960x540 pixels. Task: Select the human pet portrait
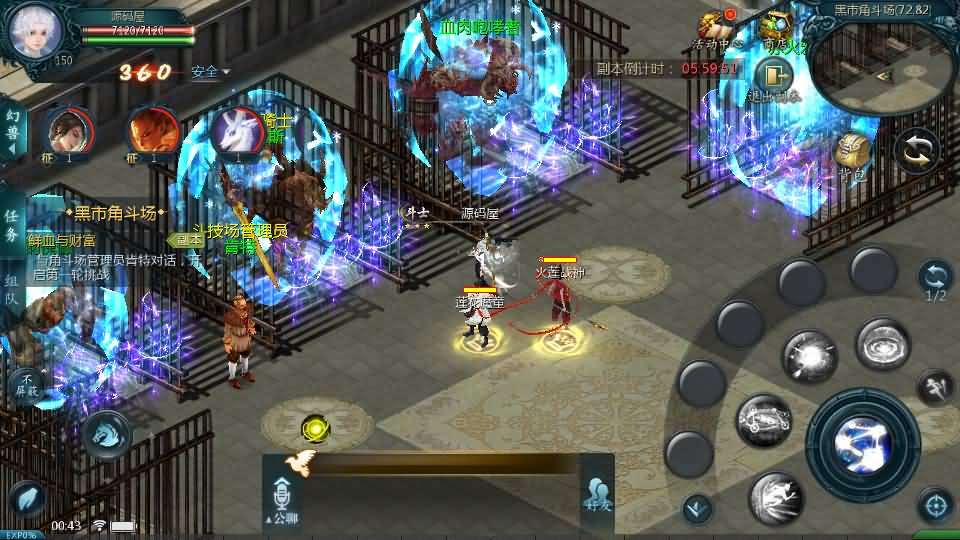click(67, 132)
